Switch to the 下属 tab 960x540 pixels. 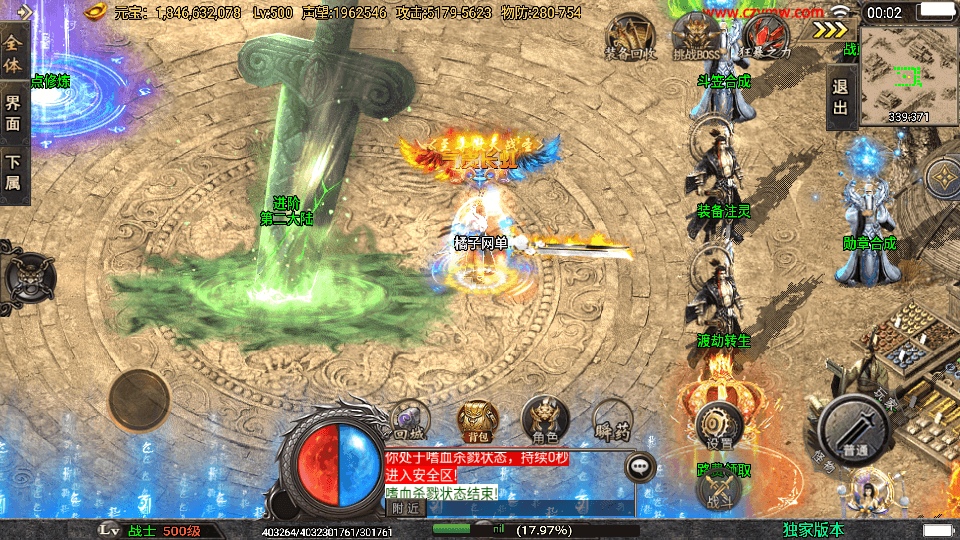coord(14,172)
